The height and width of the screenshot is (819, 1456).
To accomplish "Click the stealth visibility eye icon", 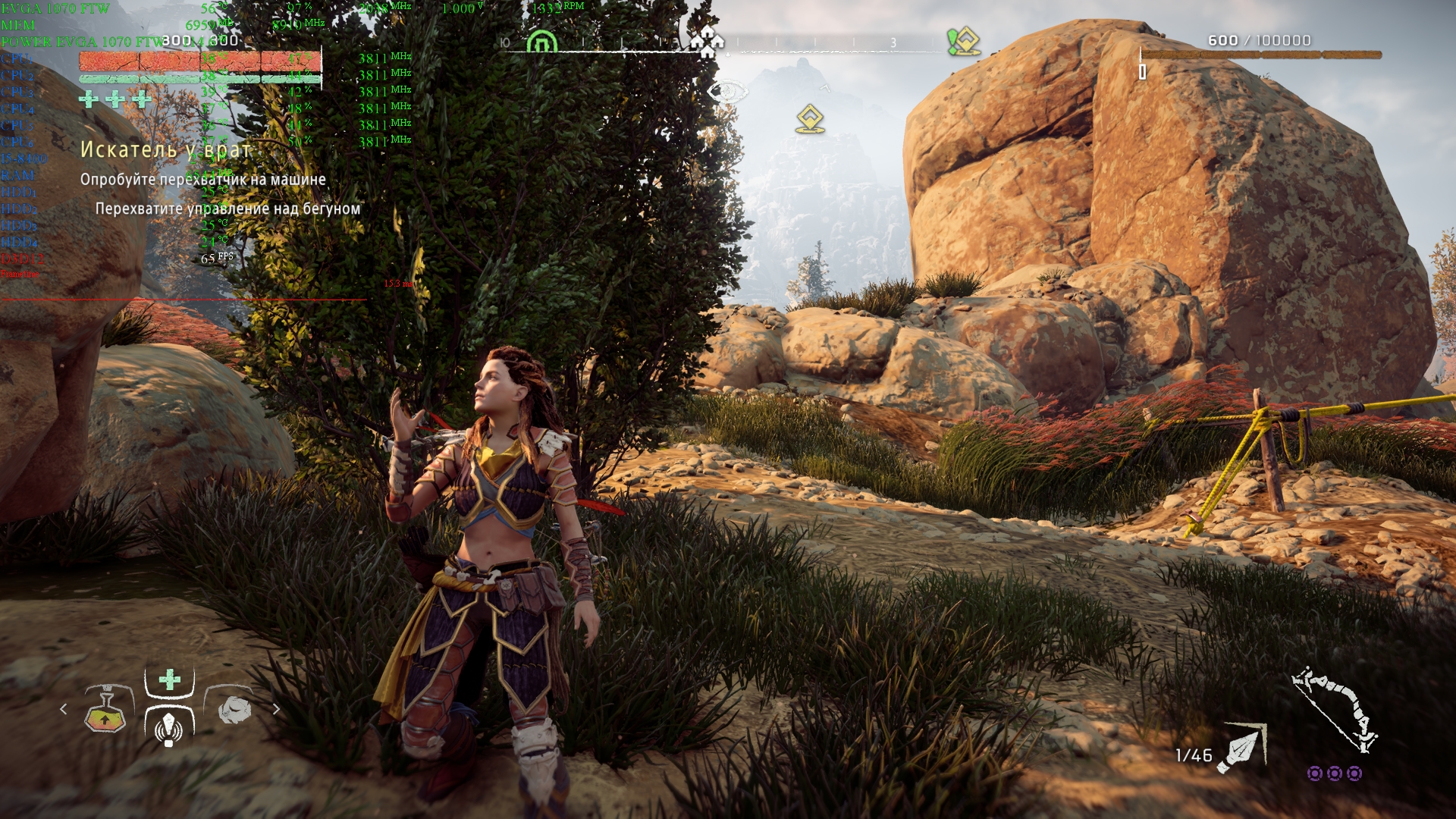I will pos(726,93).
